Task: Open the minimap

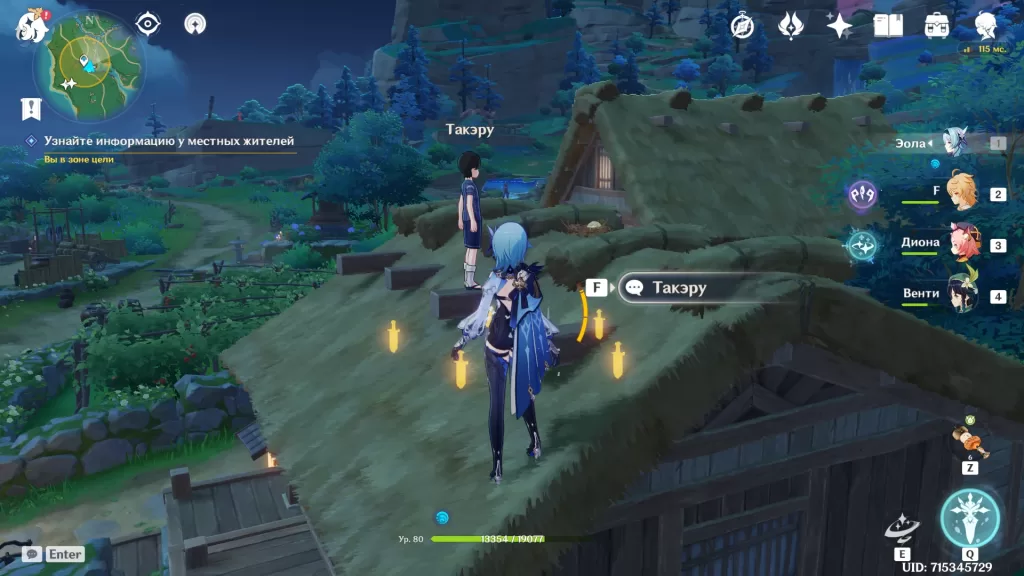Action: coord(88,62)
